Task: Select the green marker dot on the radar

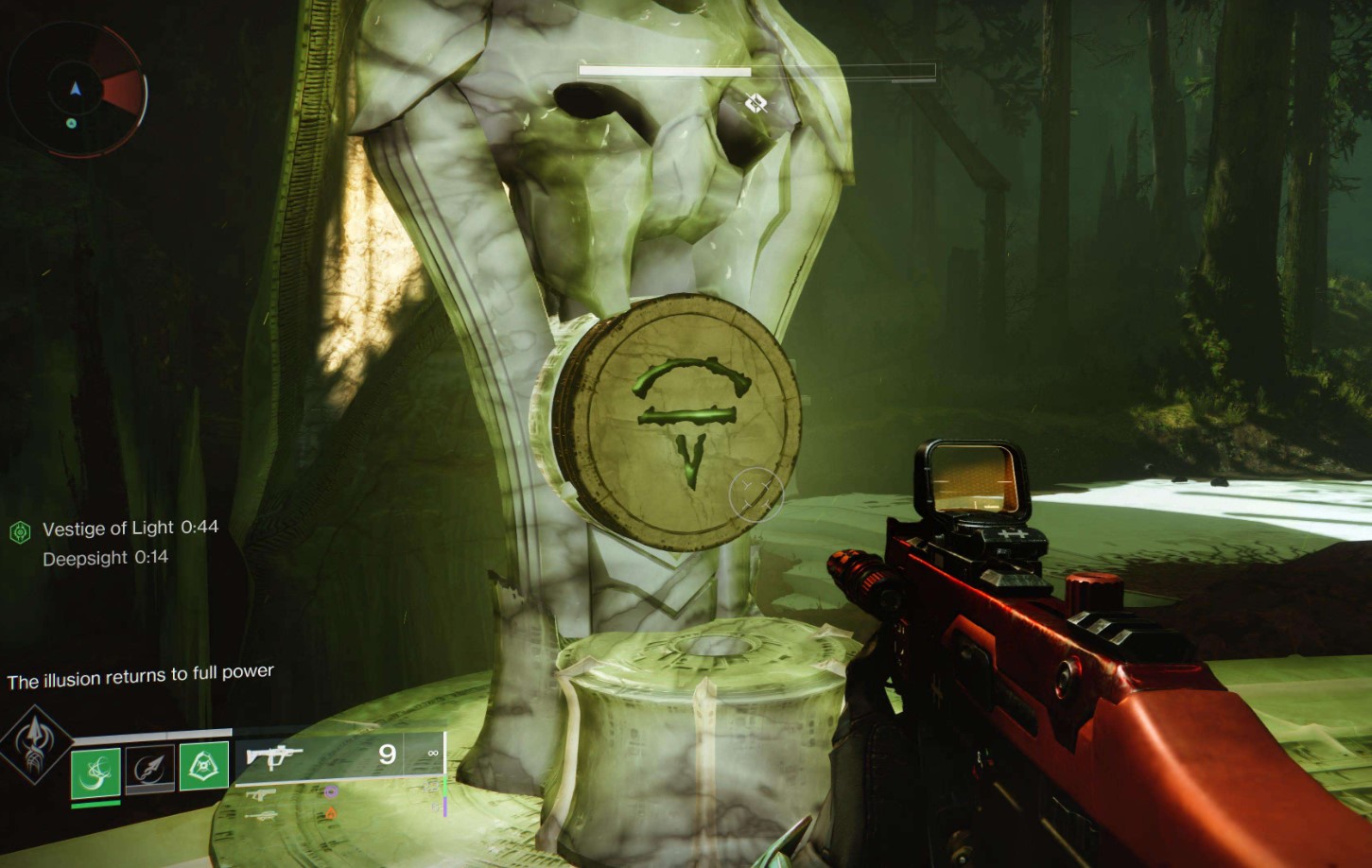Action: (71, 123)
